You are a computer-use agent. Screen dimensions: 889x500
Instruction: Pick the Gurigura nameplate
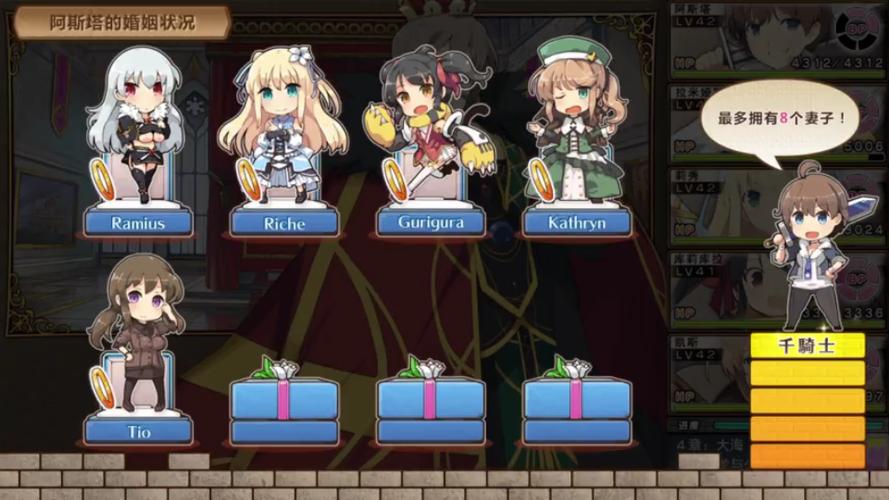(431, 221)
